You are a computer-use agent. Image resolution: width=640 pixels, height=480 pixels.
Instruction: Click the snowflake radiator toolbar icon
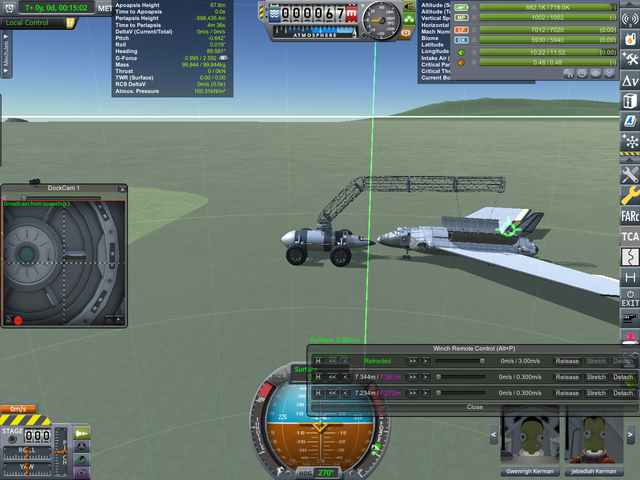[x=630, y=142]
